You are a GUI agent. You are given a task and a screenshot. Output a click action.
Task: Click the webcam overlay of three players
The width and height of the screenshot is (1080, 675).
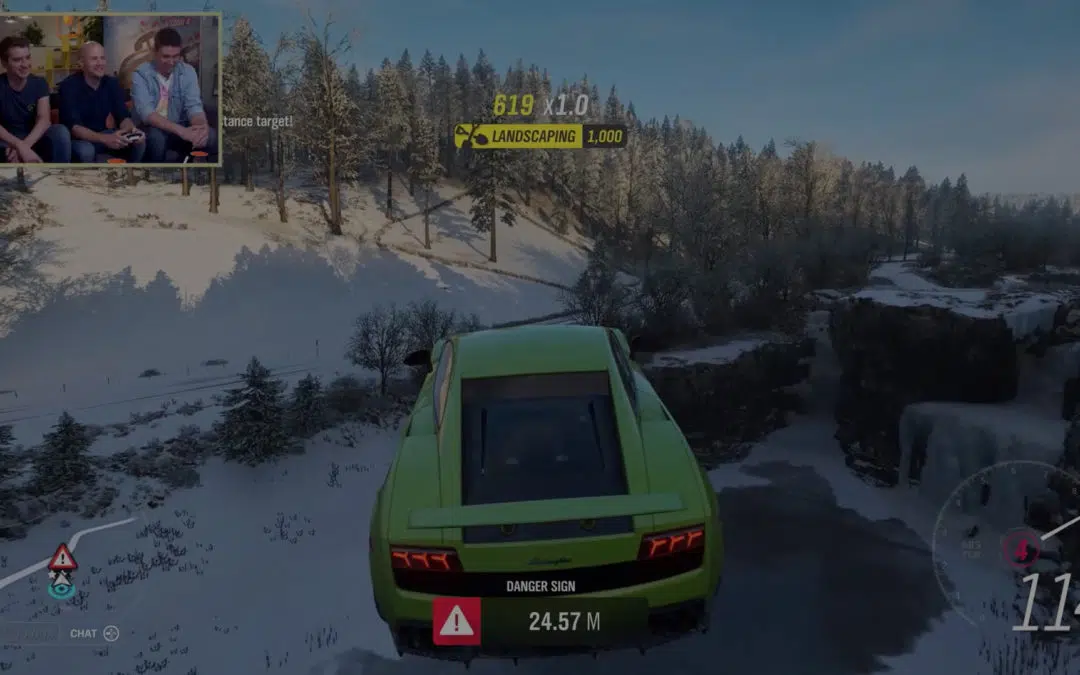pos(110,88)
